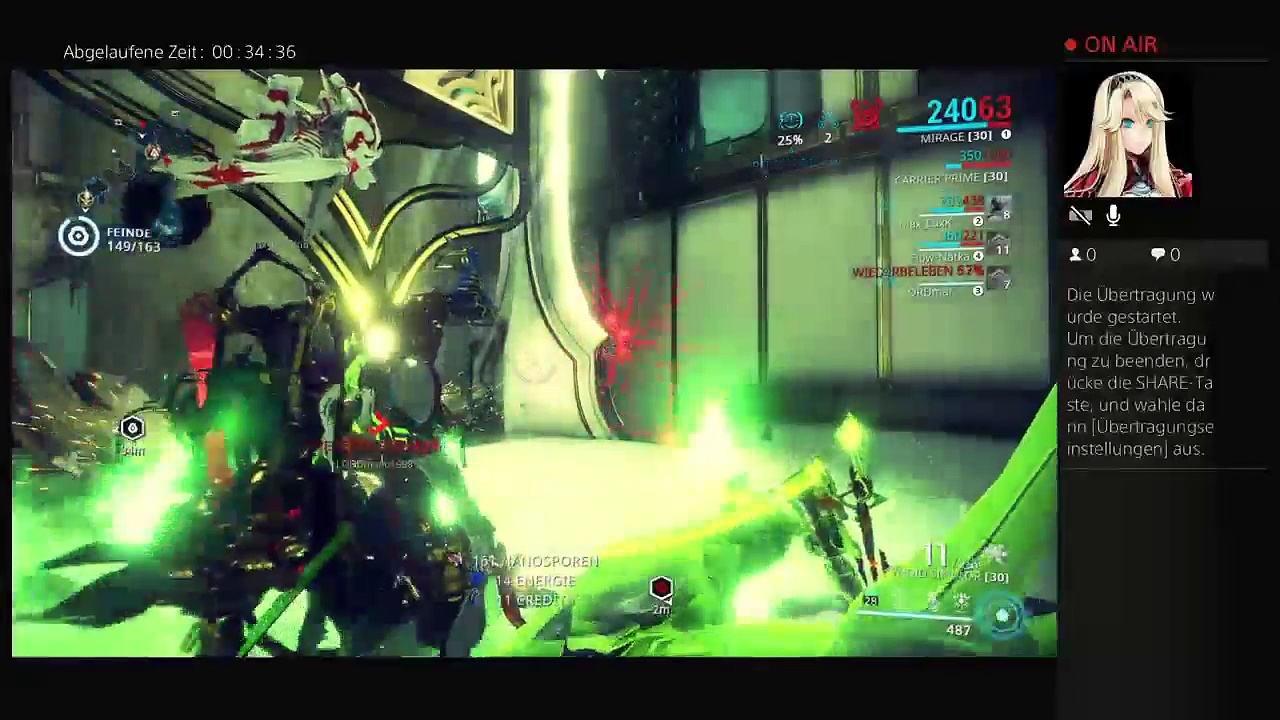Click the red skull buff icon

tap(866, 116)
